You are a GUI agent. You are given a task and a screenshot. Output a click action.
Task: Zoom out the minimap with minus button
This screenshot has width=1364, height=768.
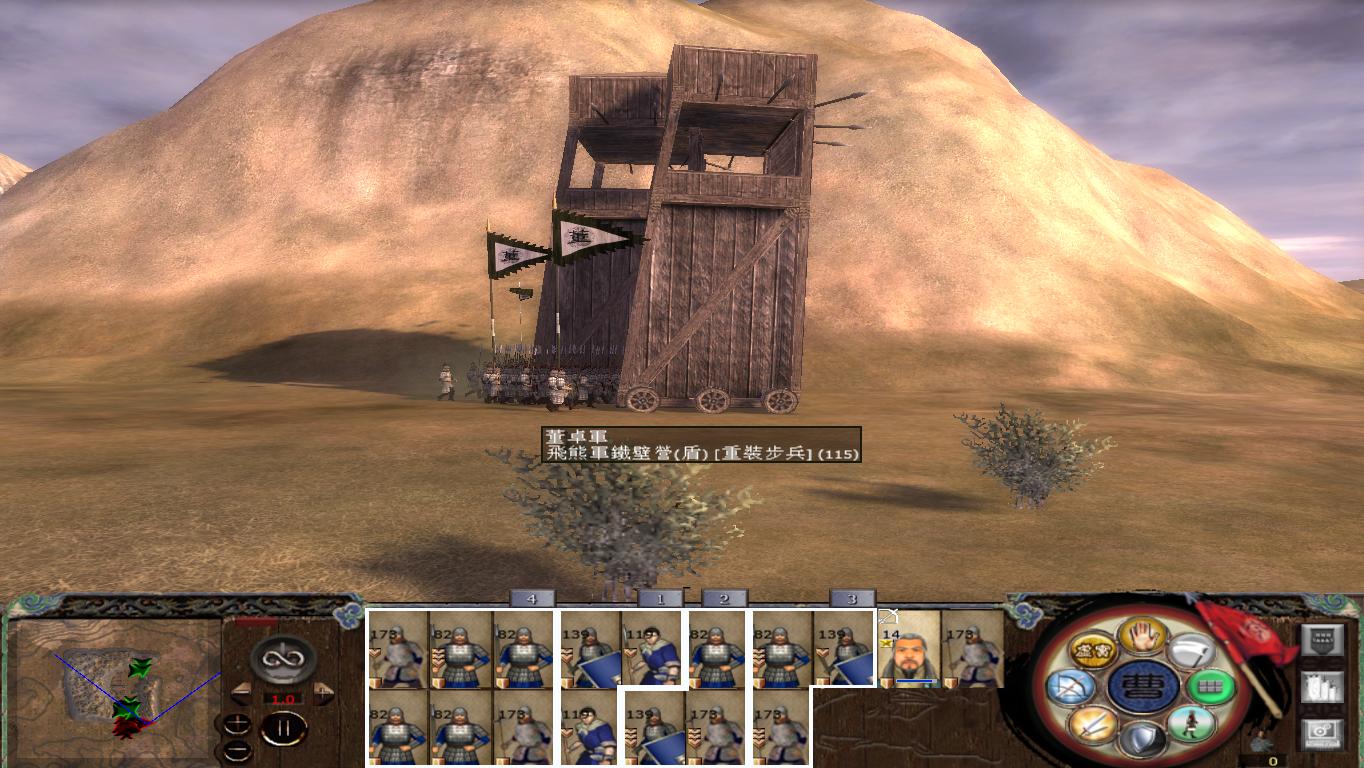click(237, 749)
